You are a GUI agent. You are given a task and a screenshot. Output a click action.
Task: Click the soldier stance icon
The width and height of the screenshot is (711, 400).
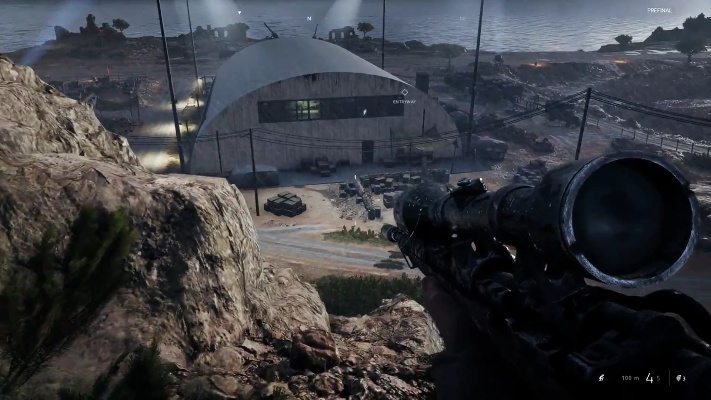pyautogui.click(x=601, y=378)
